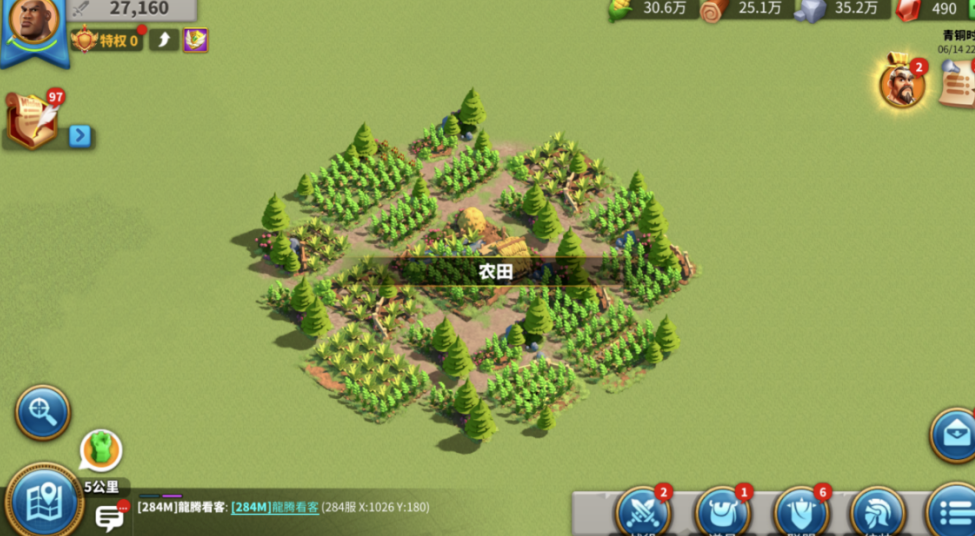
Task: Open the scroll notice icon near the date
Action: 958,84
